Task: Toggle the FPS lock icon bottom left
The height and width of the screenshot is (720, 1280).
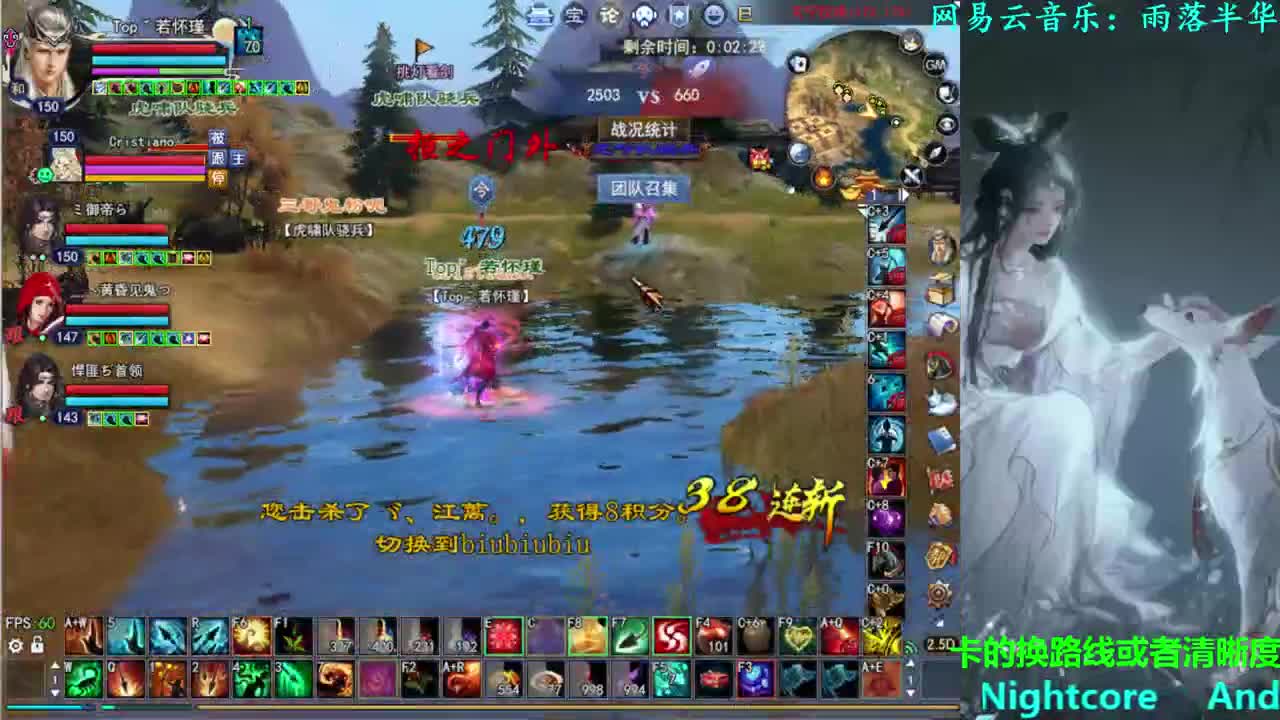Action: pos(37,646)
